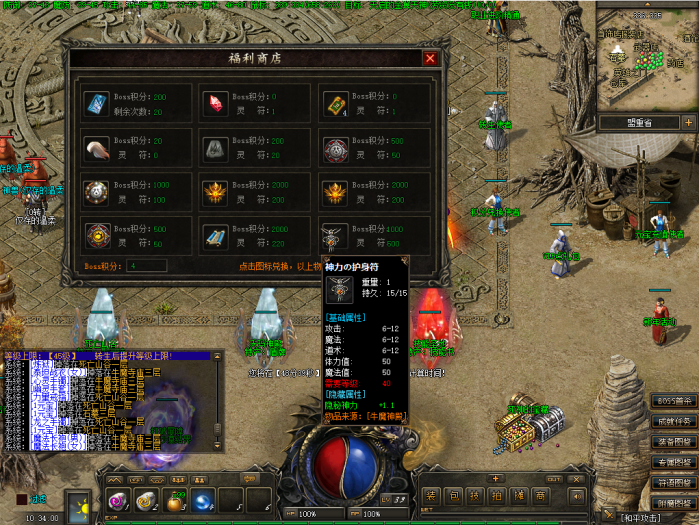
Task: Open the 技 skills button
Action: [474, 496]
